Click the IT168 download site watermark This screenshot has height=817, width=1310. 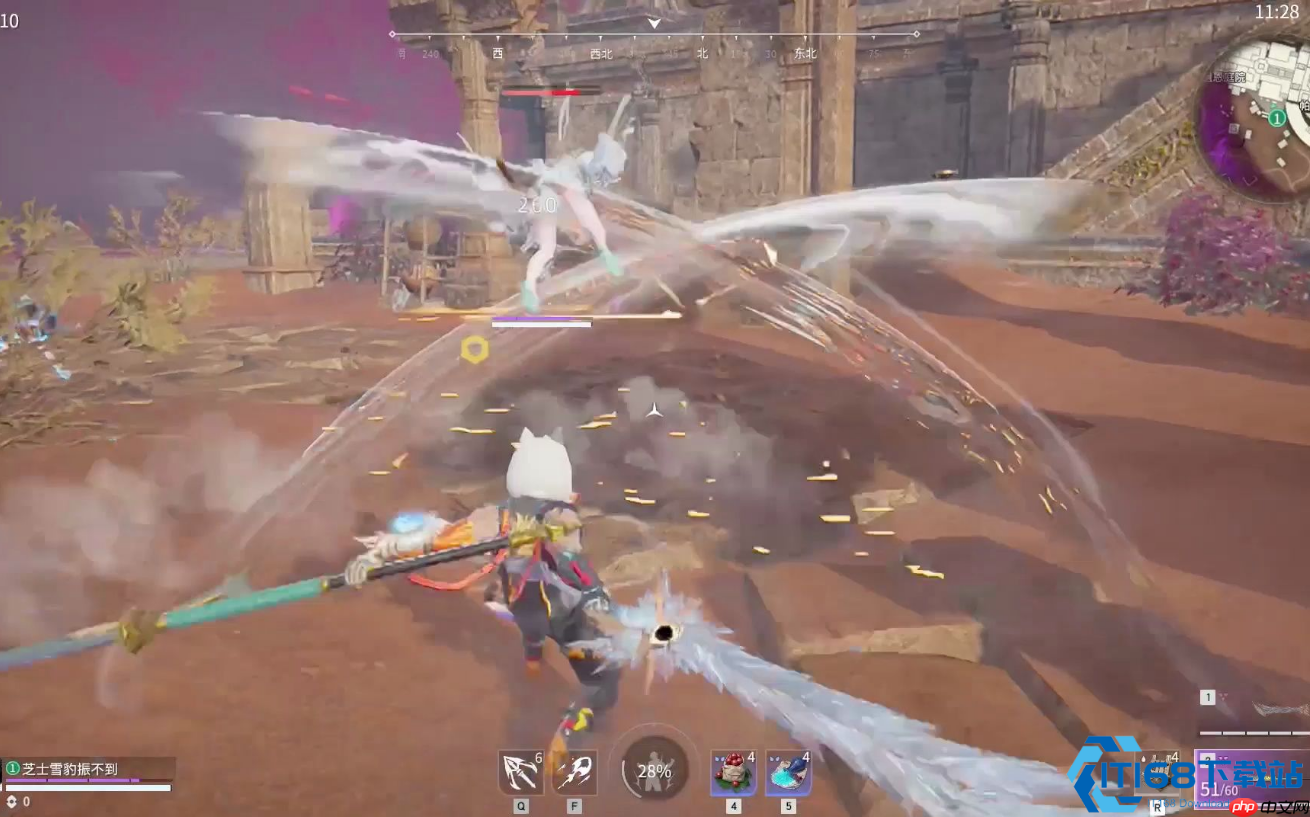tap(1186, 775)
